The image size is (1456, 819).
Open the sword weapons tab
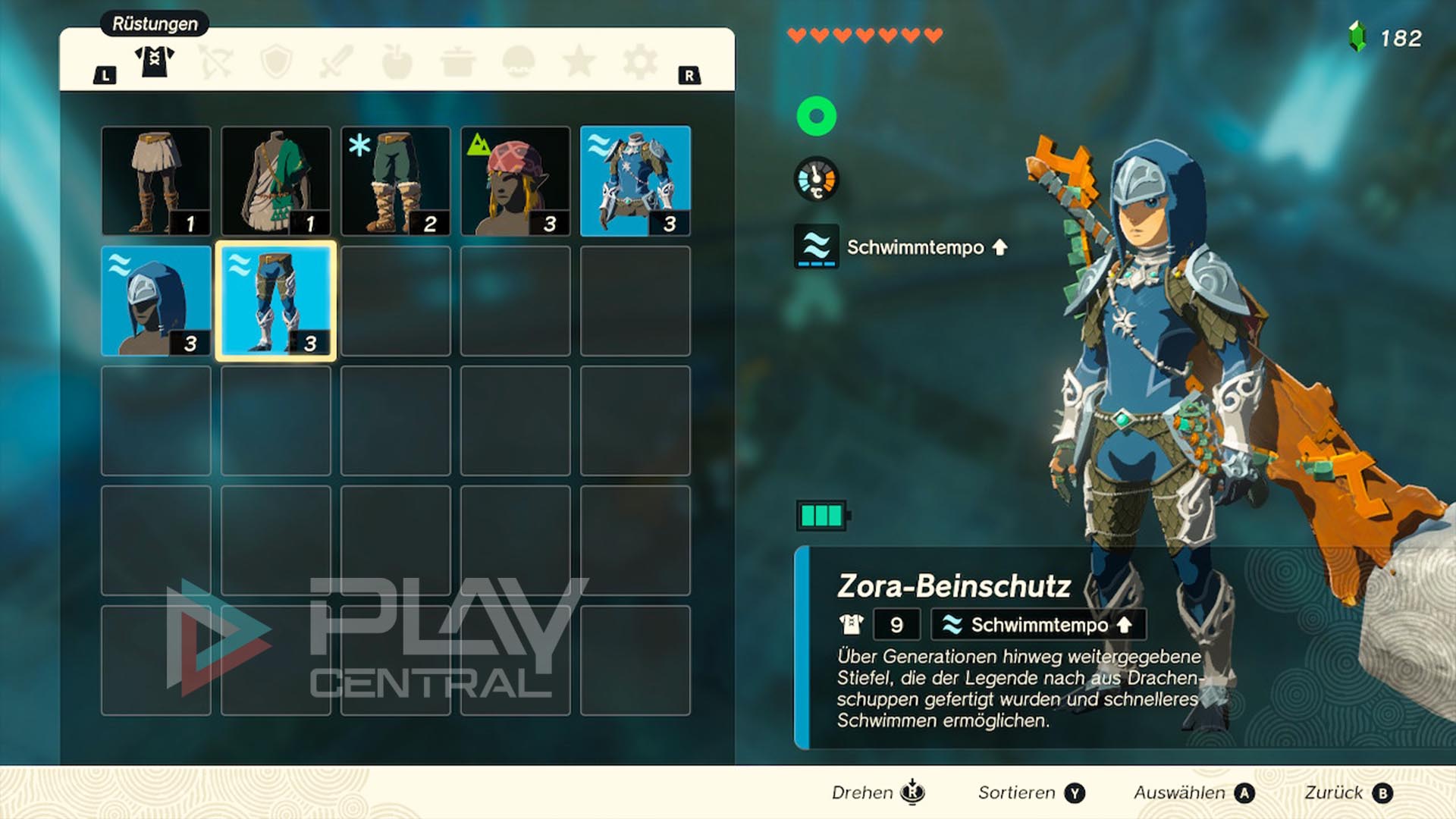(x=337, y=61)
